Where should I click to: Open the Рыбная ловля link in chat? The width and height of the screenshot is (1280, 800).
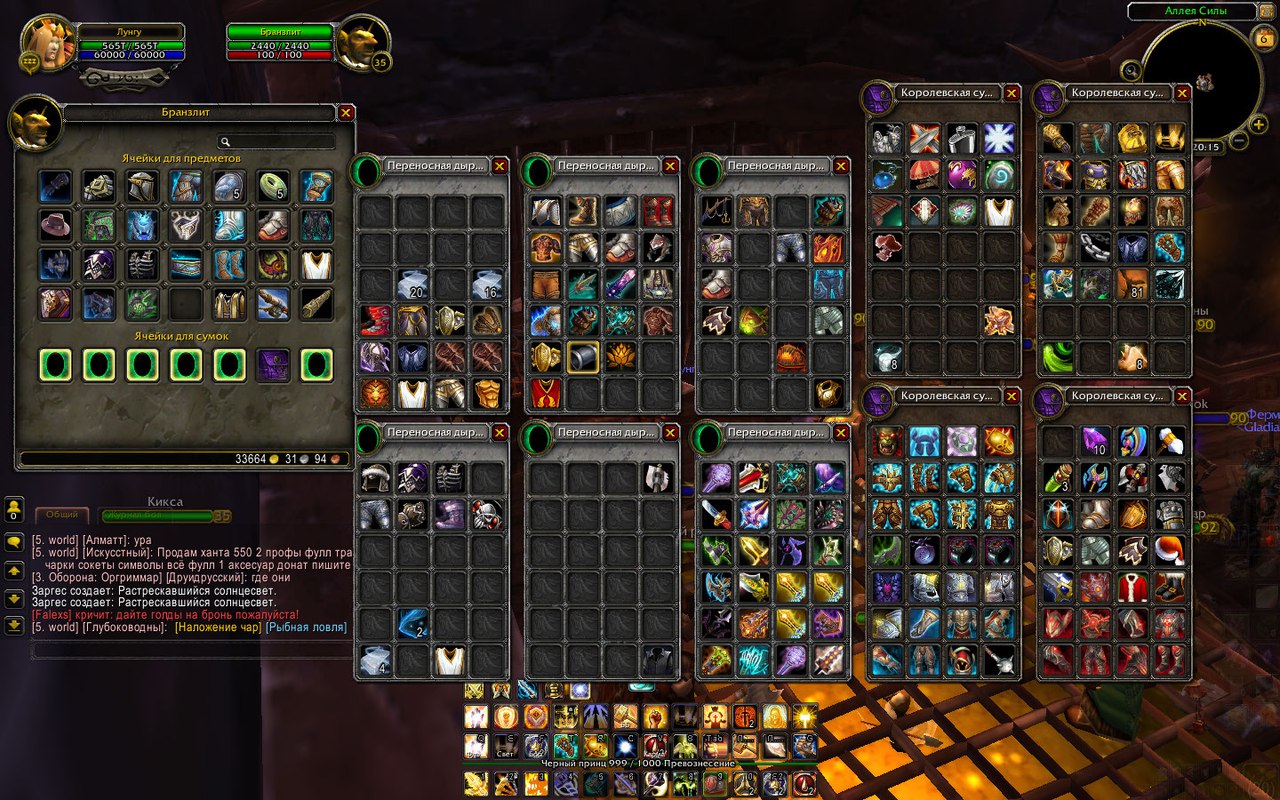point(306,627)
